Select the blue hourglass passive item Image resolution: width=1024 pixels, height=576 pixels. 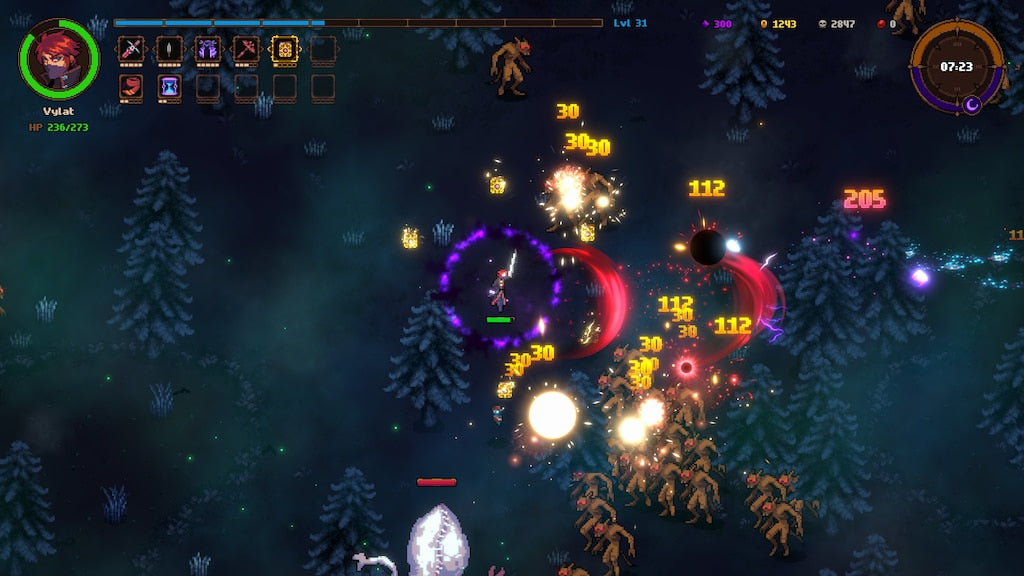(169, 87)
